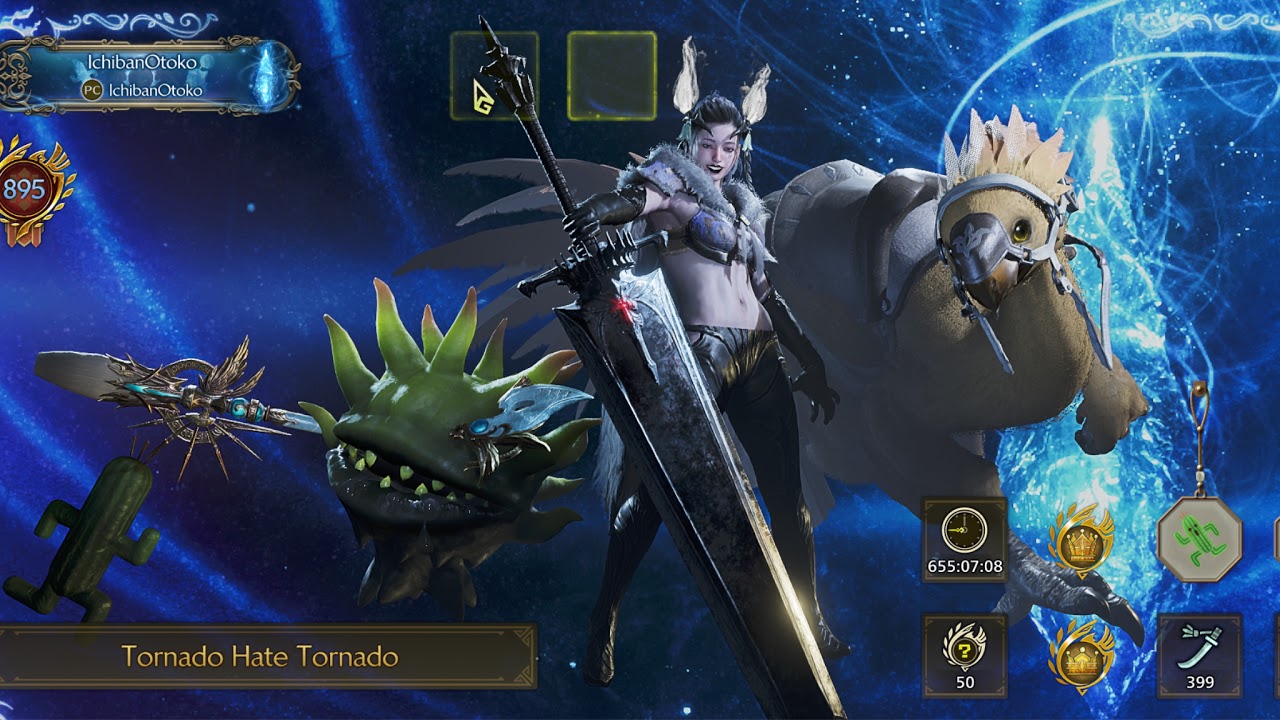
Task: Select the yellow slot with the arrow marker
Action: [494, 76]
